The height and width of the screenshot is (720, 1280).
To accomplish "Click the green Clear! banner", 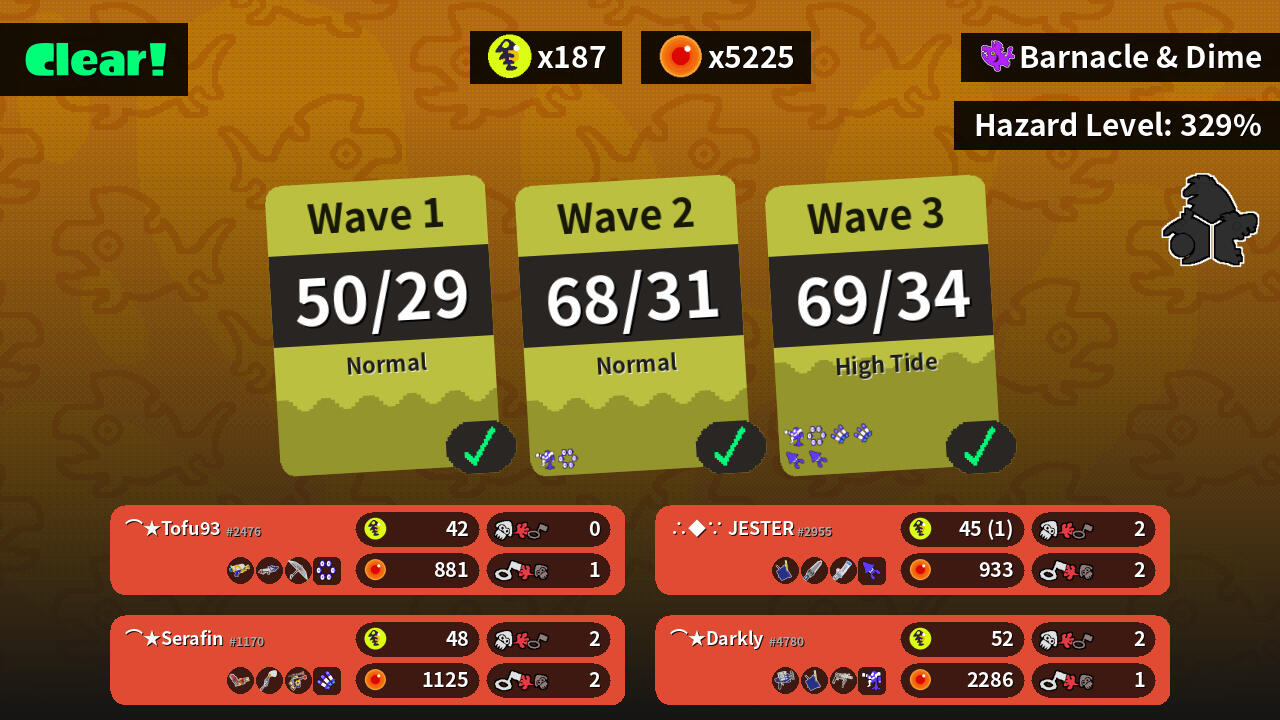I will (93, 60).
